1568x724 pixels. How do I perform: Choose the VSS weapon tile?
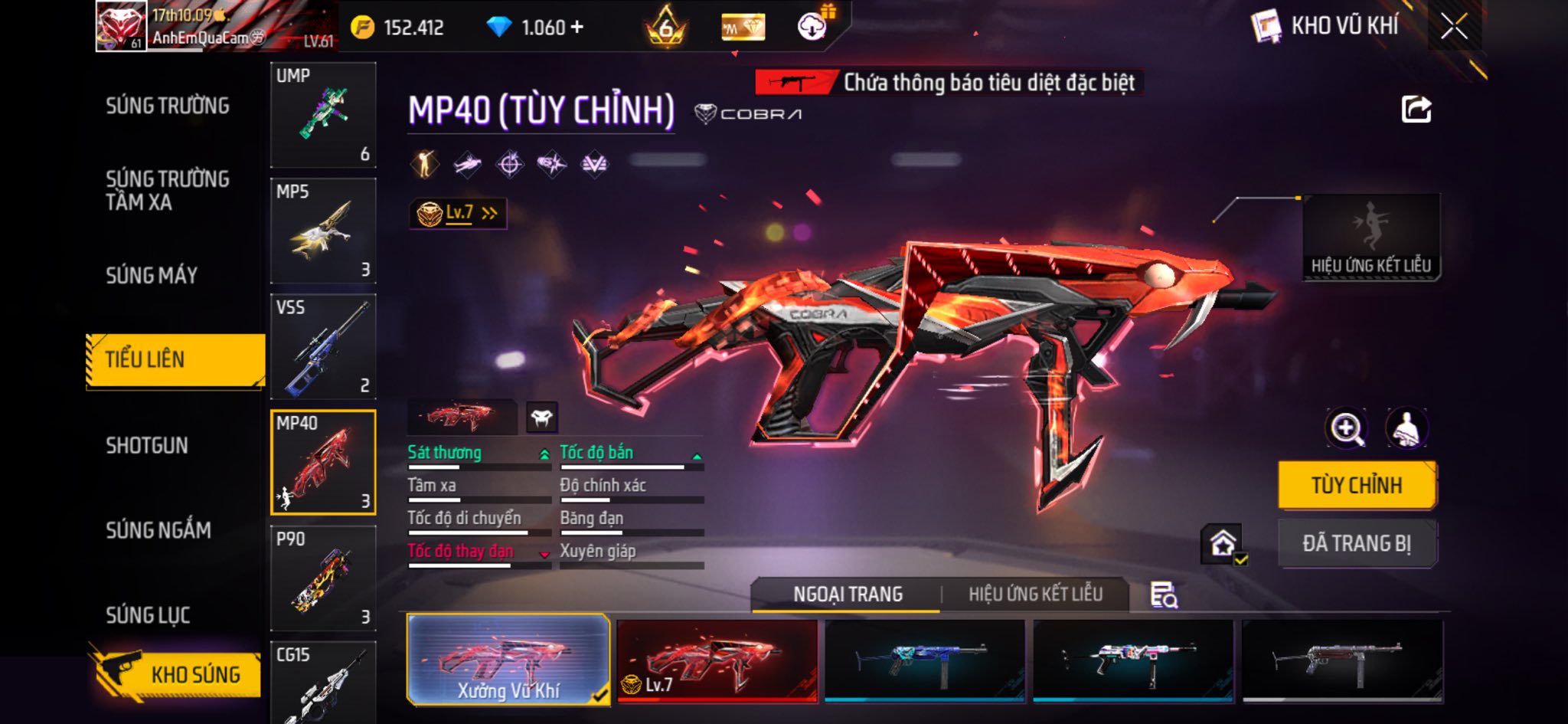coord(323,346)
